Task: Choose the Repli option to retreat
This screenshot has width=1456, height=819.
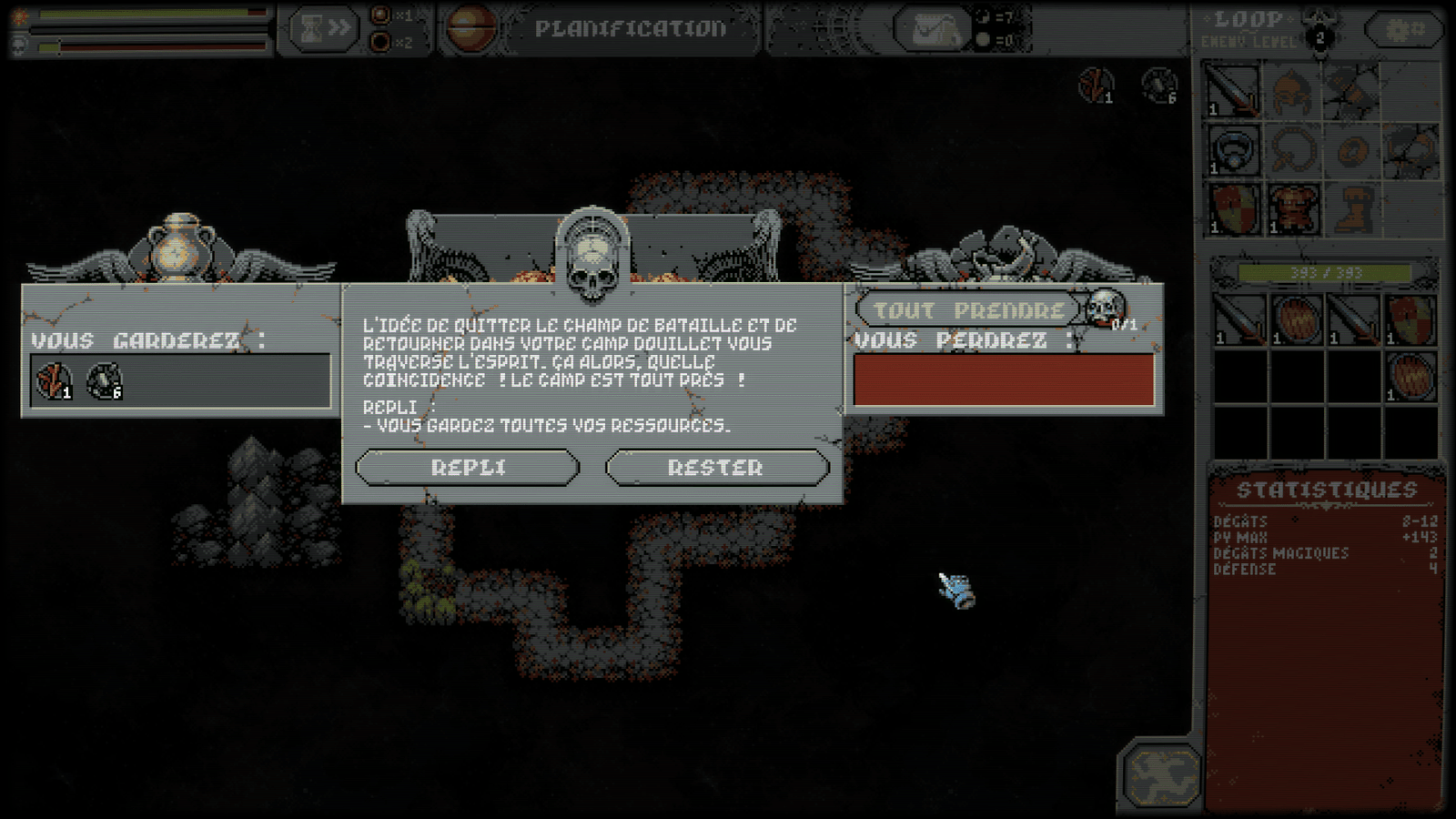Action: click(x=467, y=468)
